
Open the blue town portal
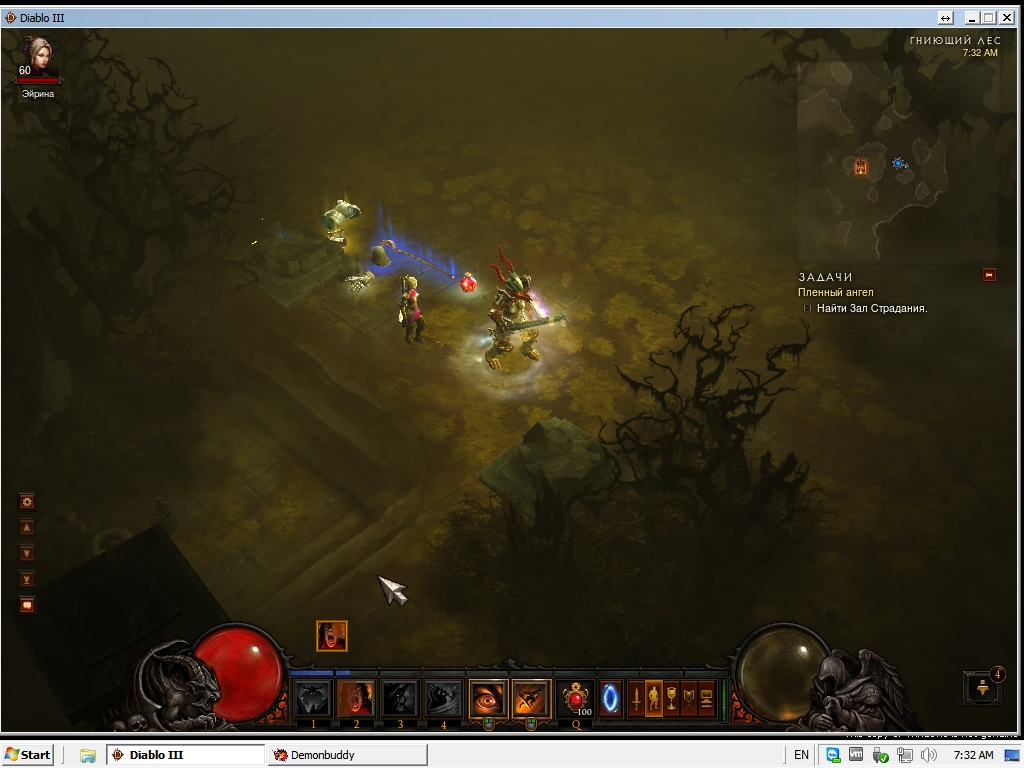pos(610,698)
